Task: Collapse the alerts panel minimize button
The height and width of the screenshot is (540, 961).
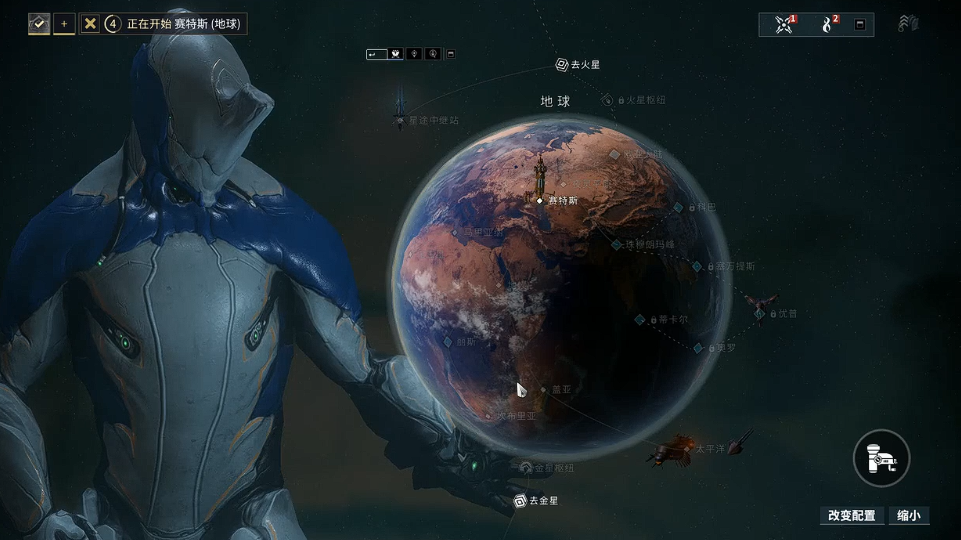Action: 859,25
